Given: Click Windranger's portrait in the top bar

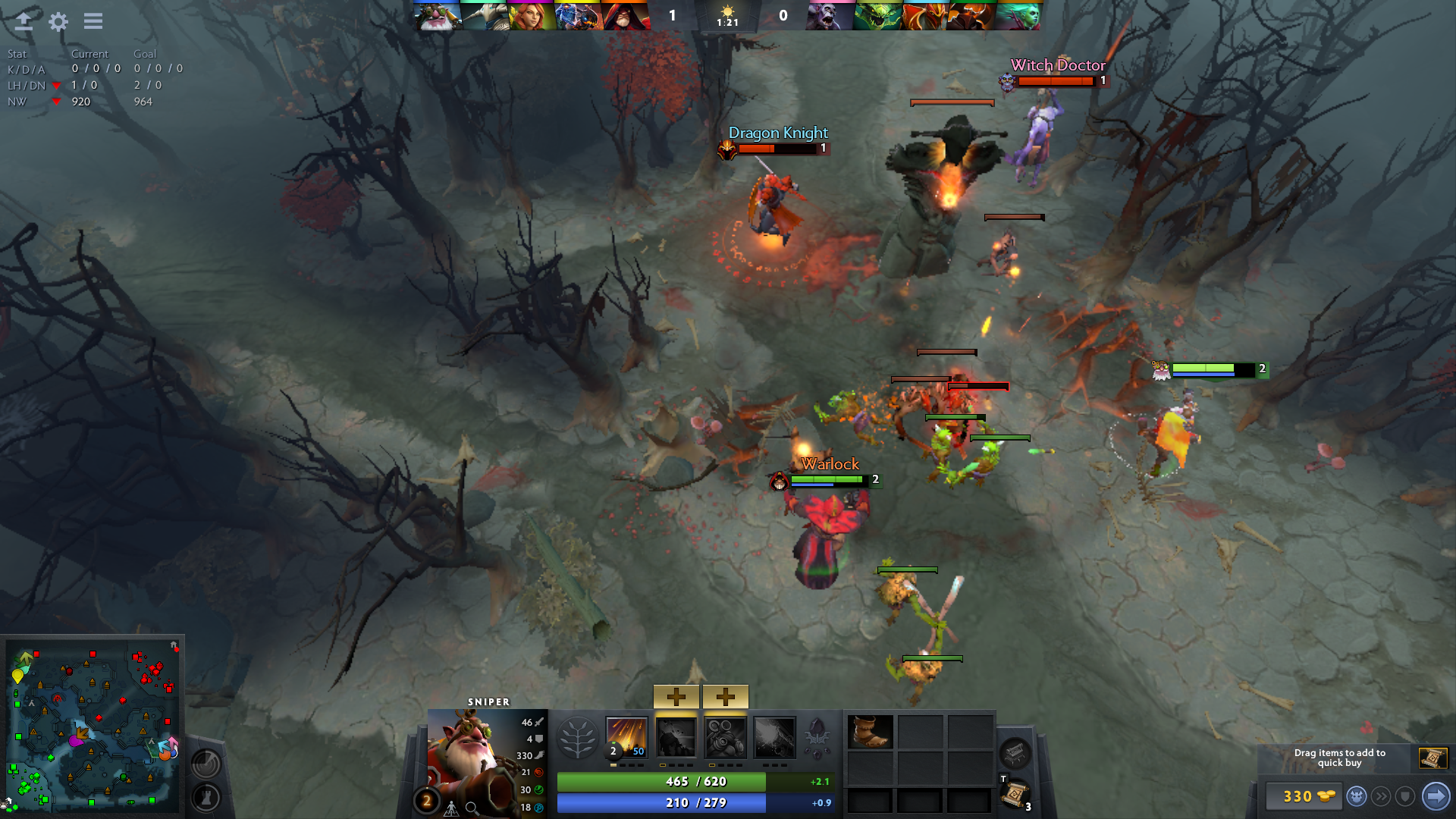Looking at the screenshot, I should [x=532, y=16].
